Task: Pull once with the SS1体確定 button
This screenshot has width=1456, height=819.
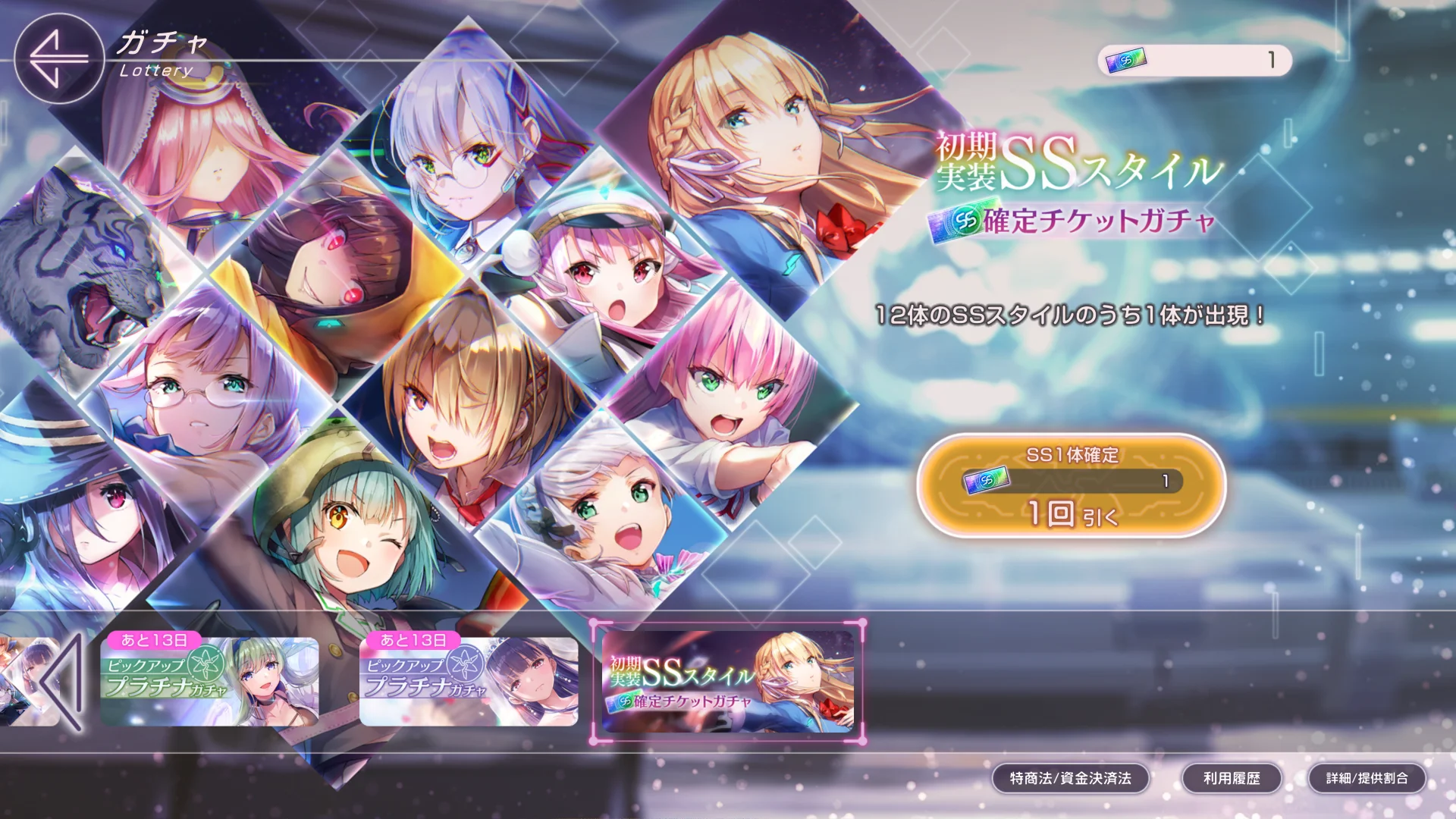Action: [x=1071, y=486]
